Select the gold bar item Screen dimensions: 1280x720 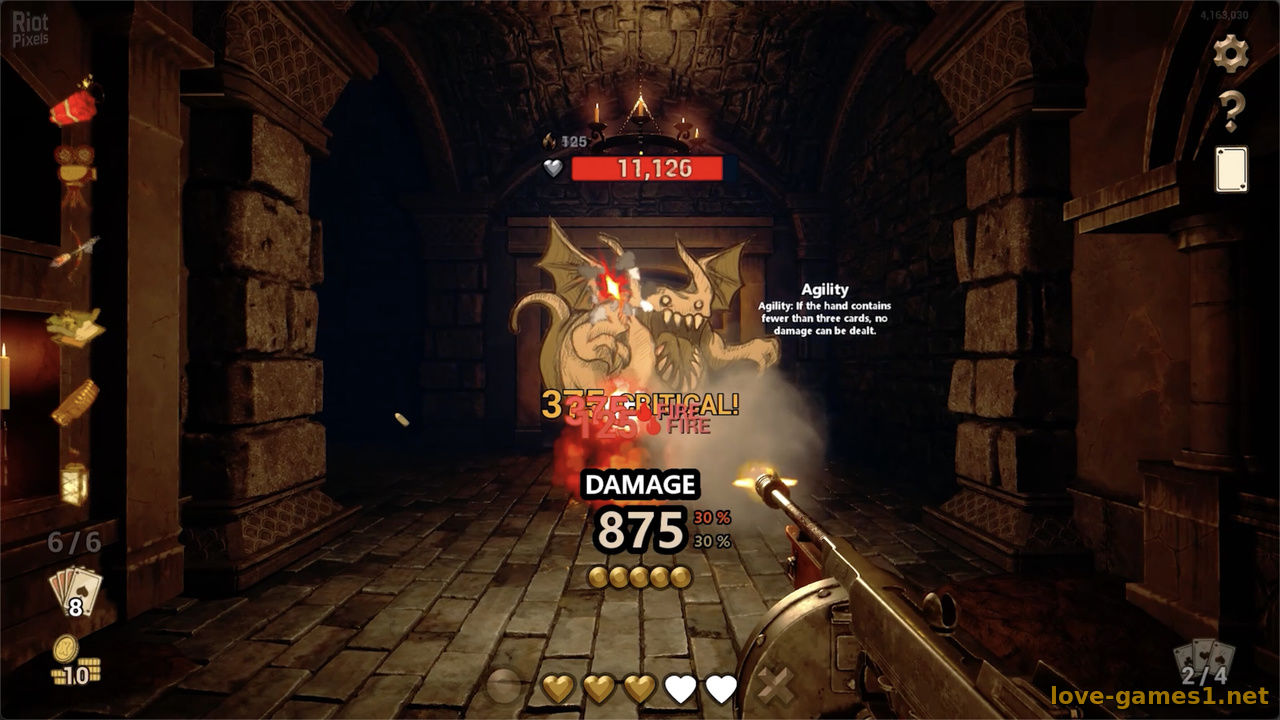(75, 402)
